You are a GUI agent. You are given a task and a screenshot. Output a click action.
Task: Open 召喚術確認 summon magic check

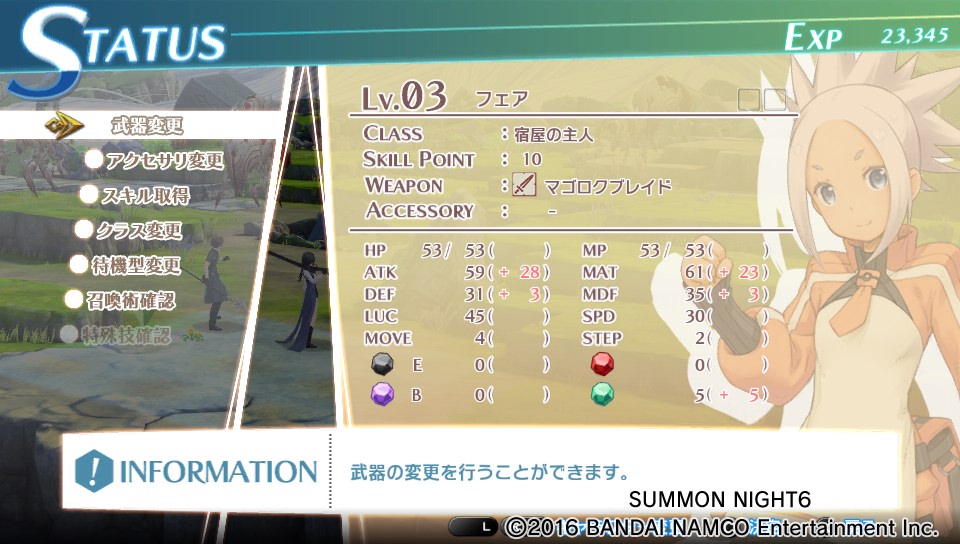click(130, 300)
